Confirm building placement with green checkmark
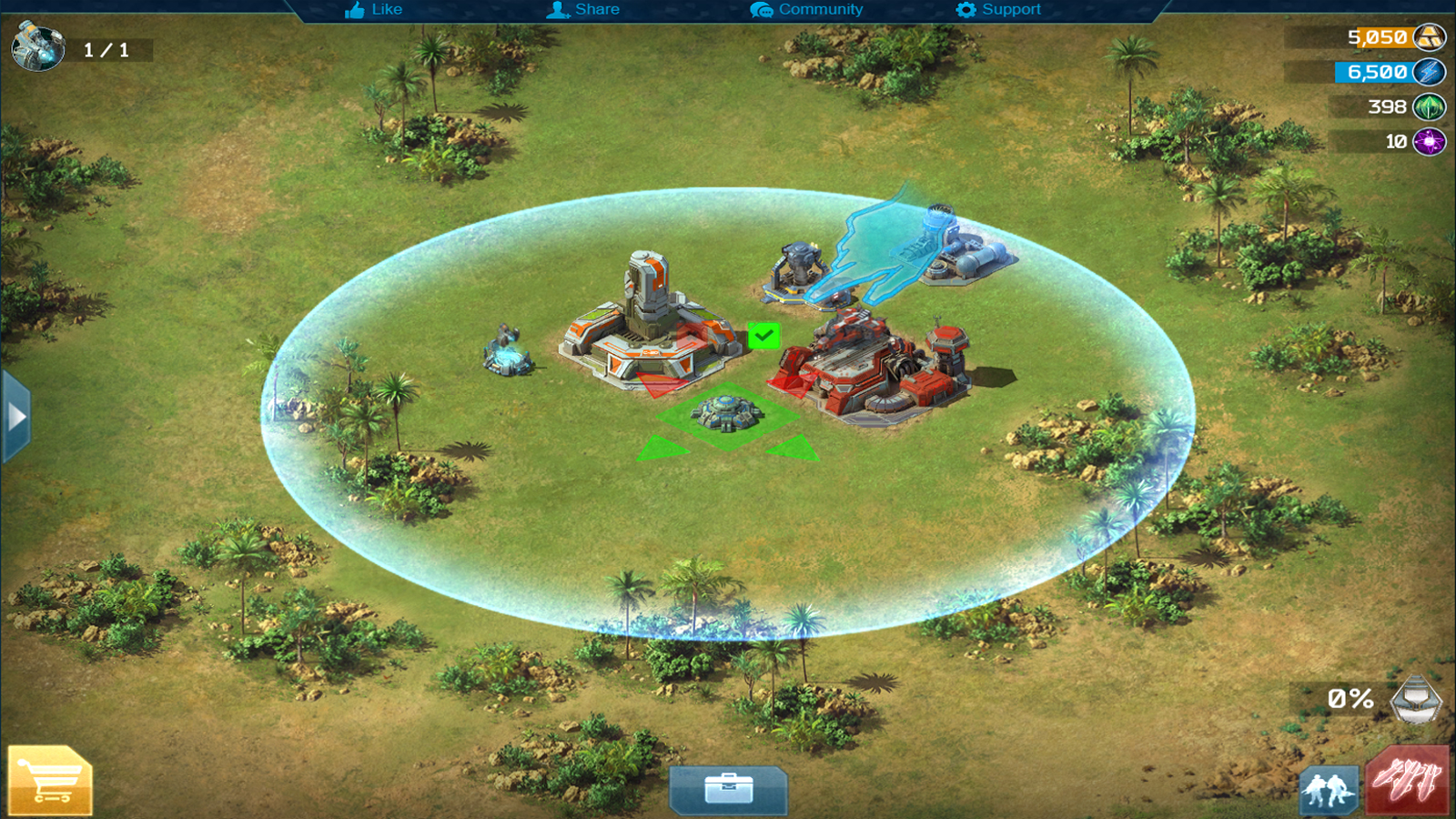 763,336
